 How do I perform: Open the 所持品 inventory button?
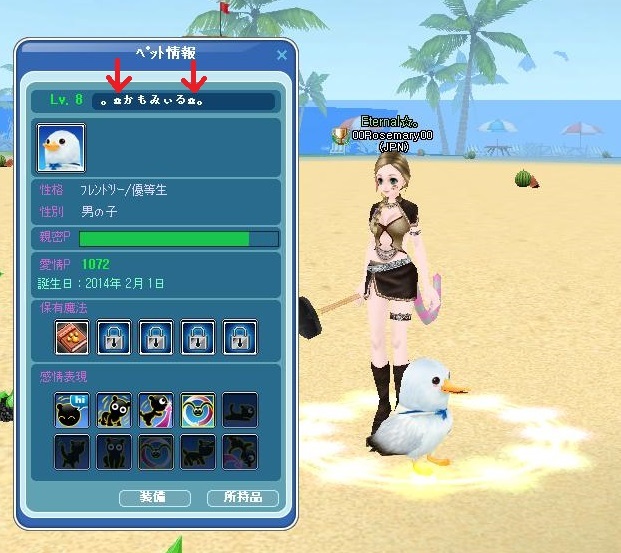(x=242, y=497)
